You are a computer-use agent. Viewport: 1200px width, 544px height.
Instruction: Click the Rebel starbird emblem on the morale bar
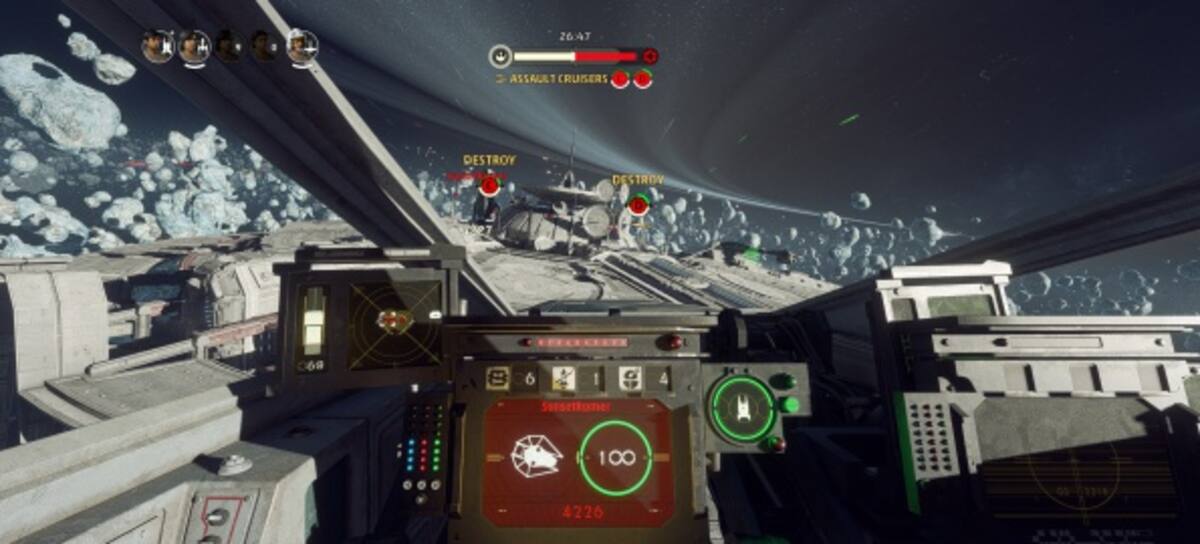pos(500,57)
